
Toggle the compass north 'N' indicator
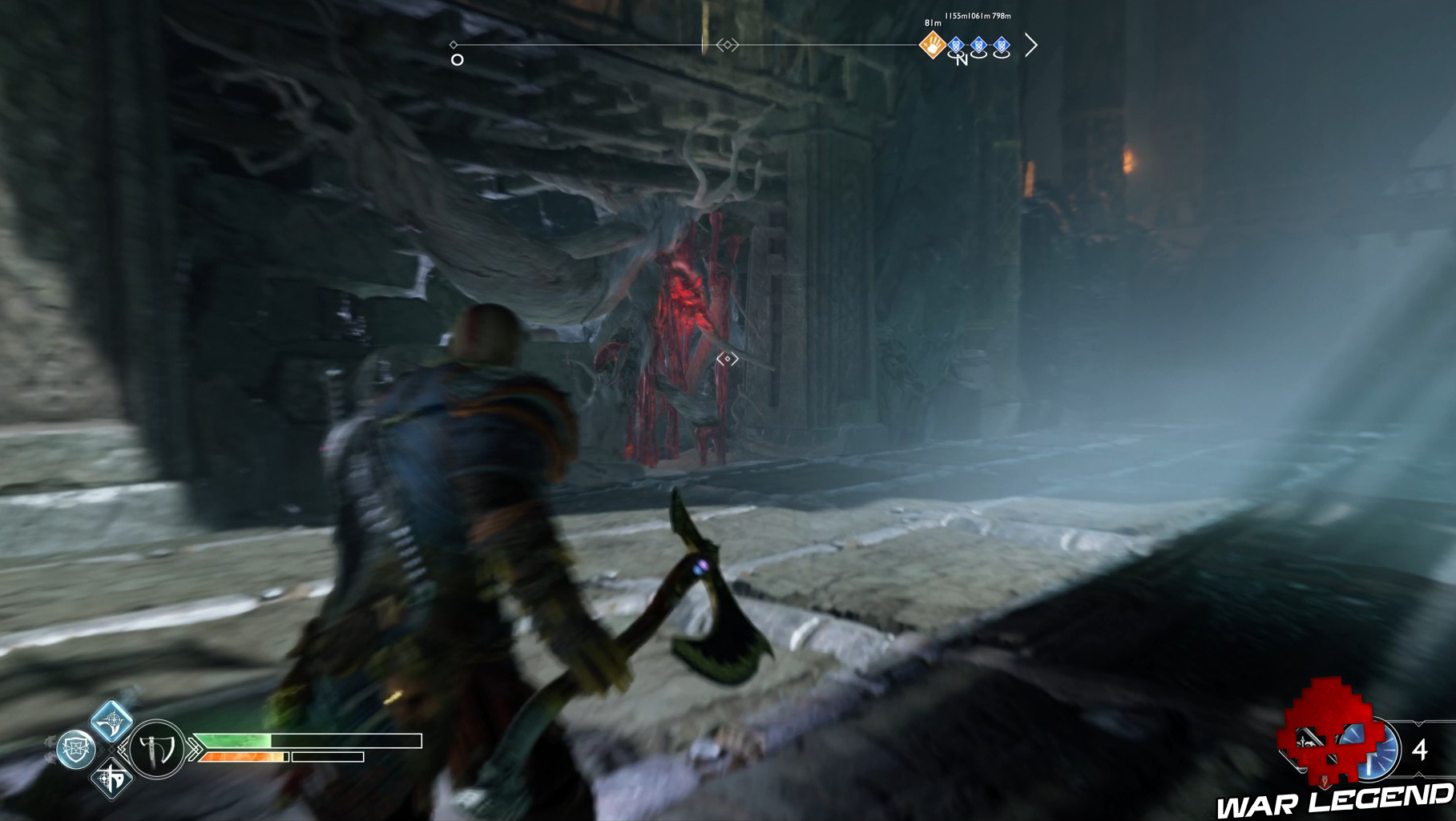962,61
